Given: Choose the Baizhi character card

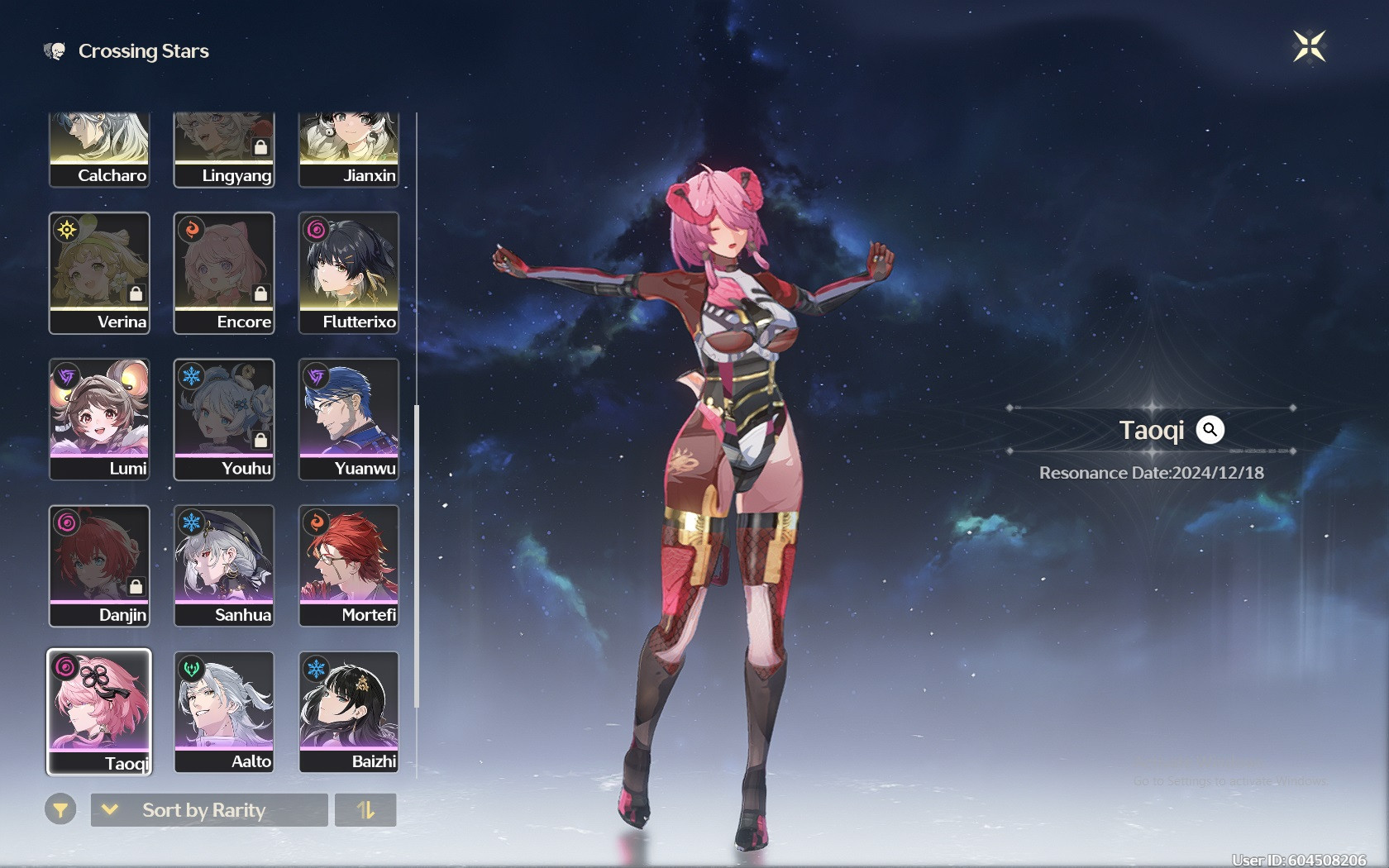Looking at the screenshot, I should pos(348,712).
